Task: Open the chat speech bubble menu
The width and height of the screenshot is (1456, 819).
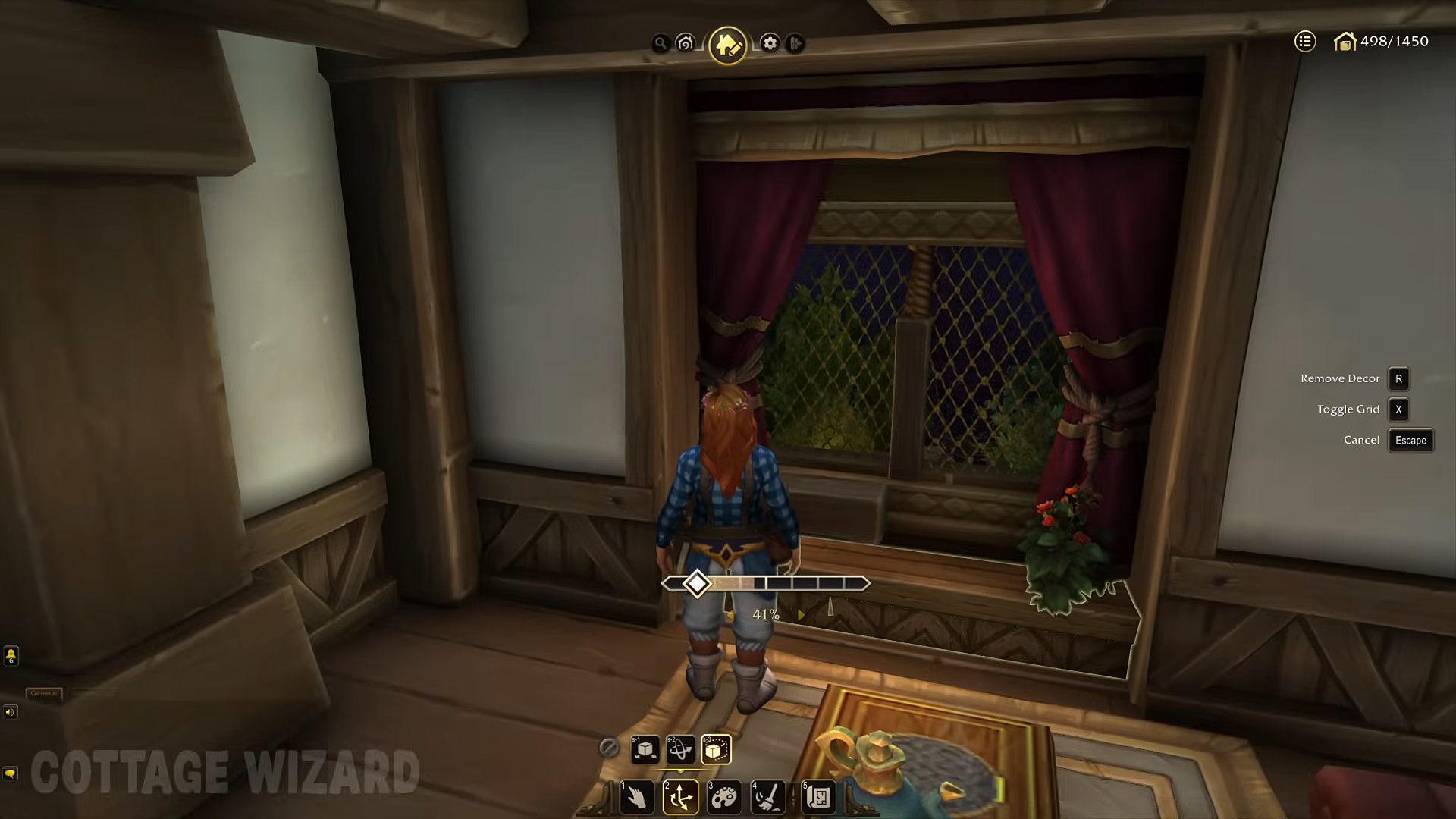Action: click(10, 773)
